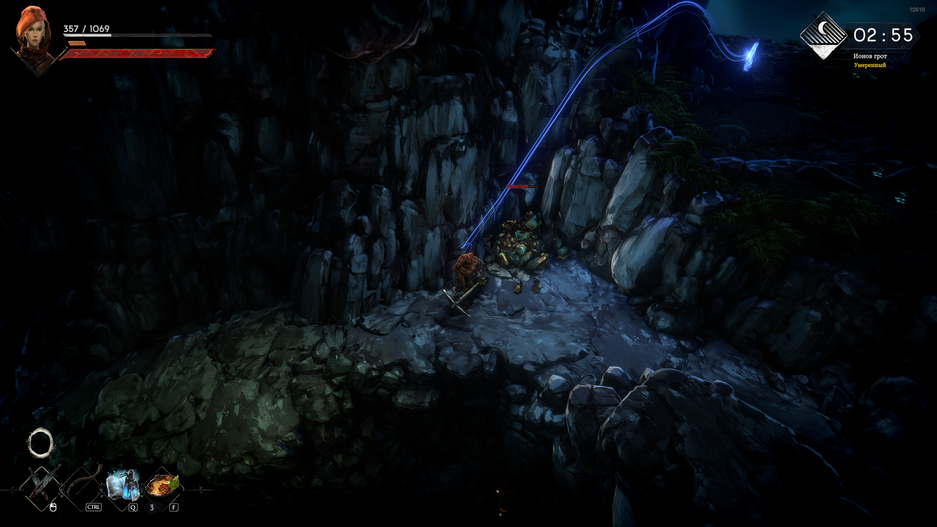This screenshot has height=527, width=937.
Task: Click the red-hooded character portrait
Action: point(32,38)
